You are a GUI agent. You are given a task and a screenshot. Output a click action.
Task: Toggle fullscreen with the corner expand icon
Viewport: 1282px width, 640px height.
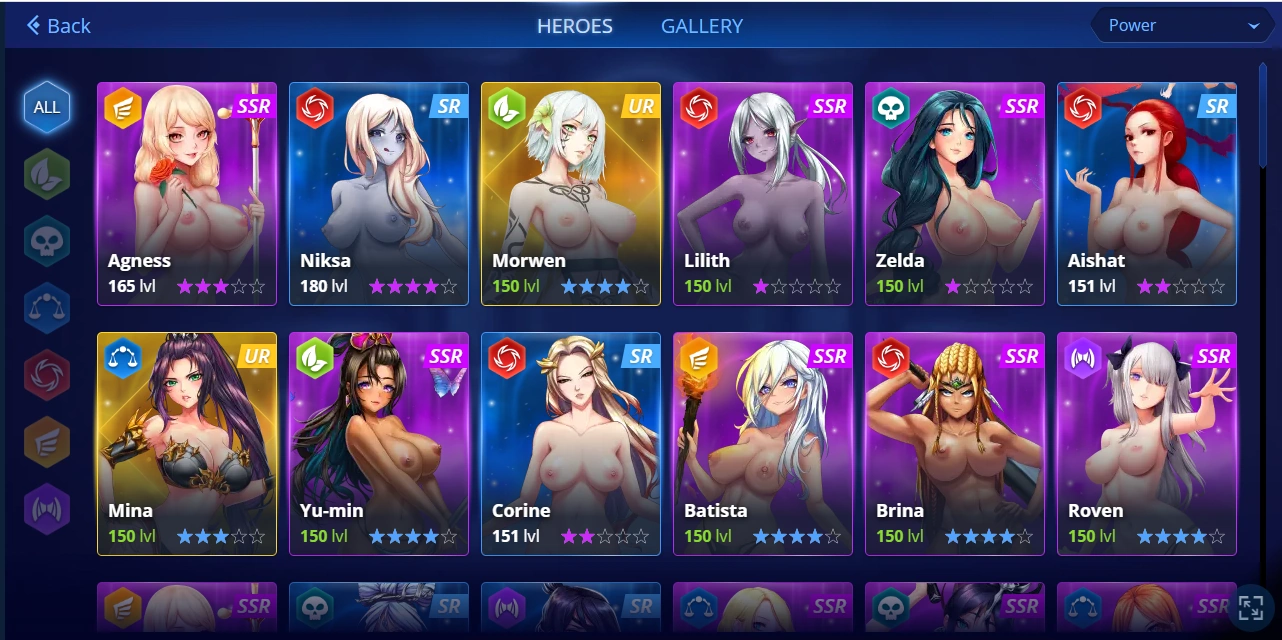(x=1251, y=607)
